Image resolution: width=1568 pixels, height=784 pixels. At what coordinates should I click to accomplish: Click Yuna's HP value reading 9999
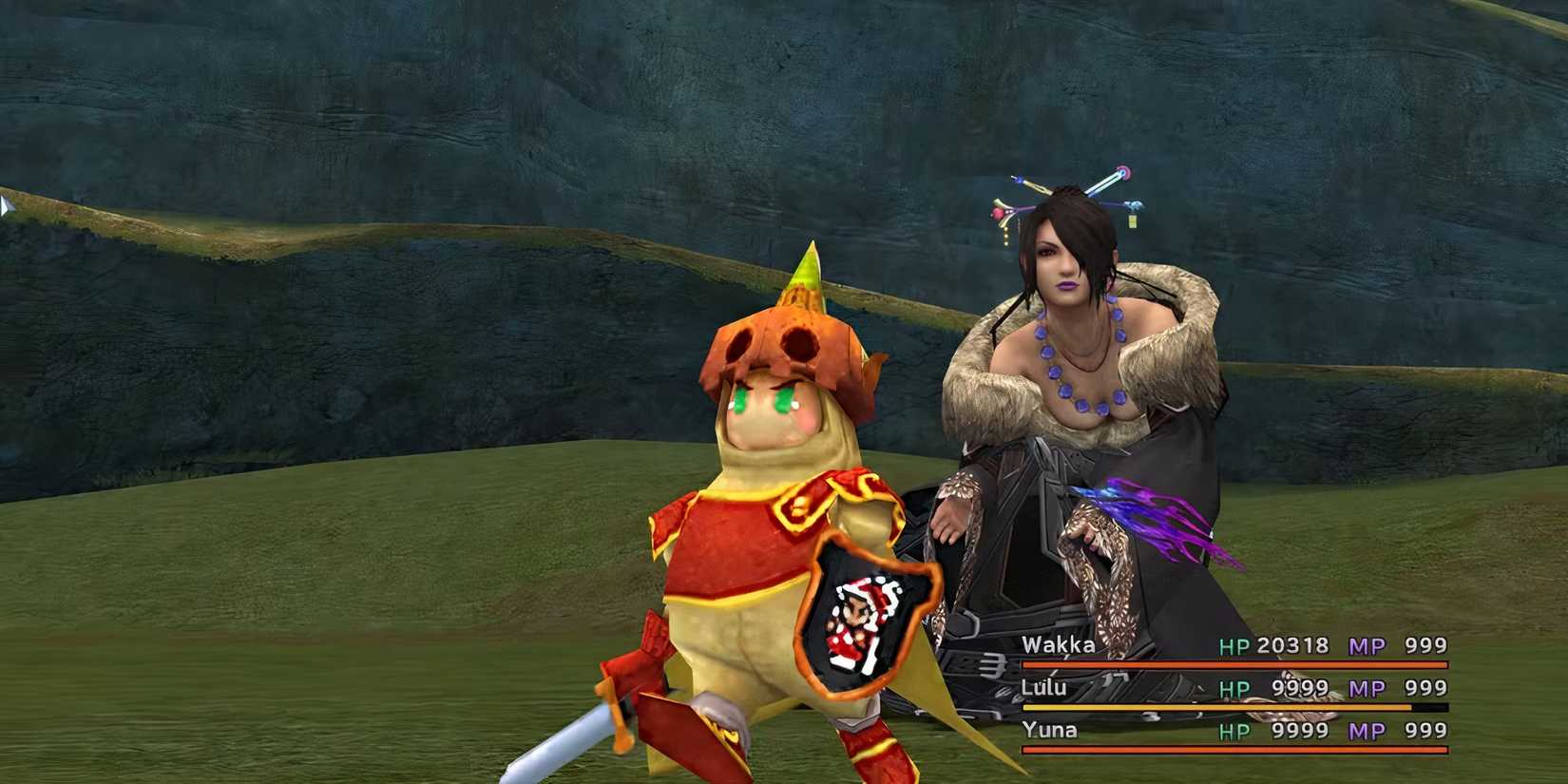coord(1301,730)
